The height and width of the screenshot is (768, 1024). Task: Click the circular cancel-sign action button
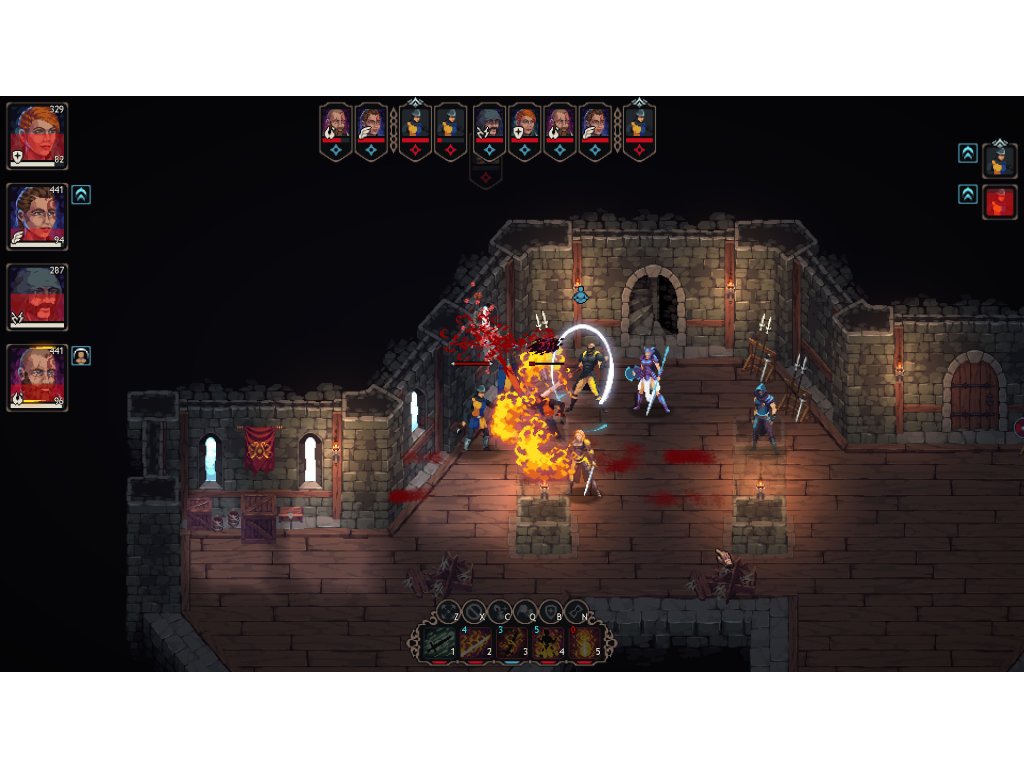pyautogui.click(x=474, y=611)
